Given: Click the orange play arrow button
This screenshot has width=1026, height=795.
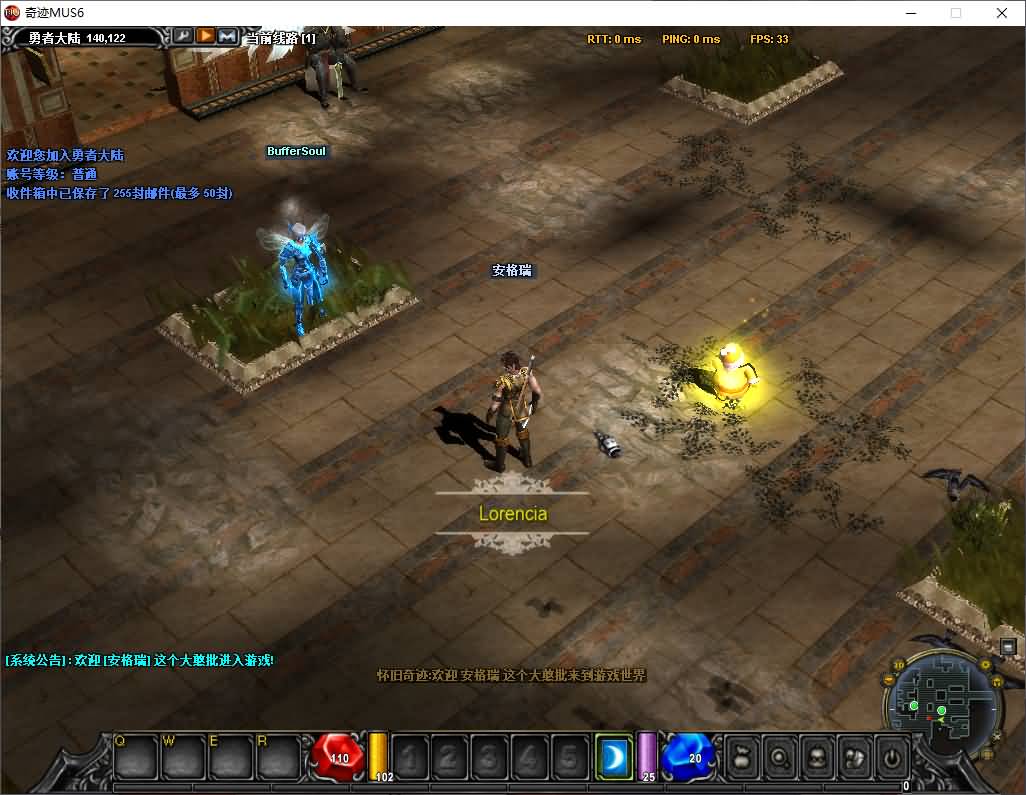Looking at the screenshot, I should (x=205, y=36).
